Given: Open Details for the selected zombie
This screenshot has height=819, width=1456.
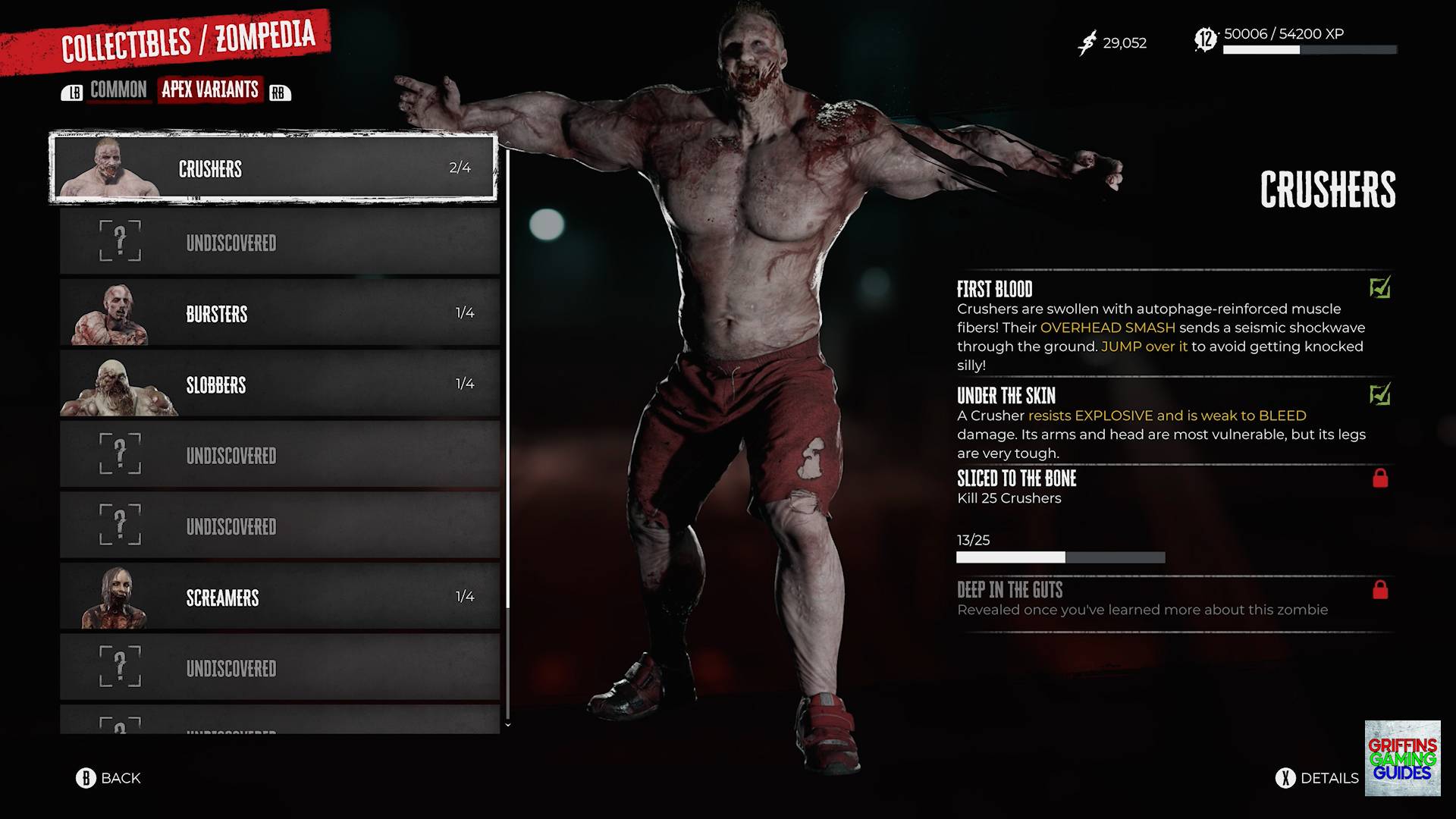Looking at the screenshot, I should (1318, 778).
